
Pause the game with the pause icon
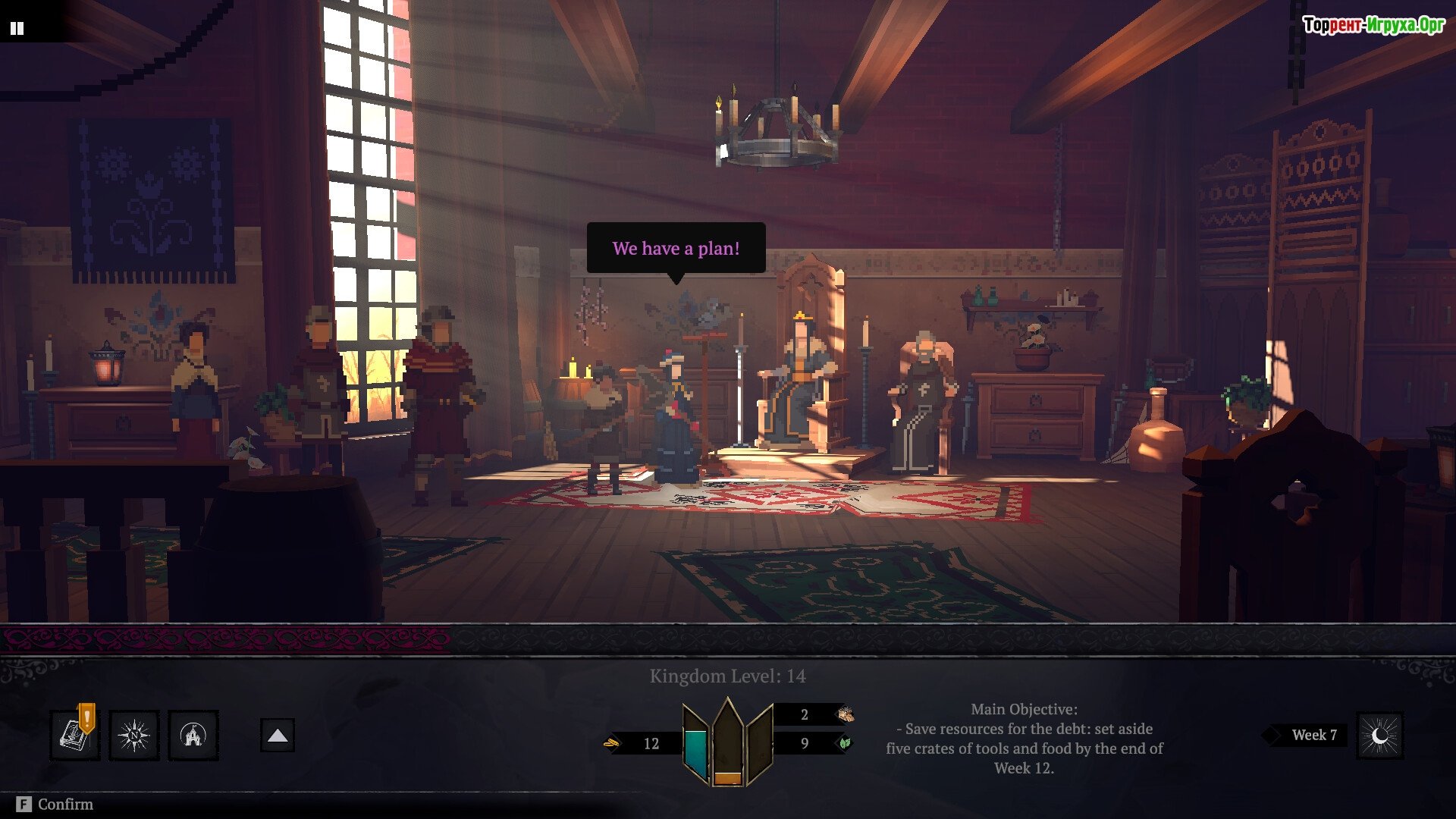(x=17, y=29)
